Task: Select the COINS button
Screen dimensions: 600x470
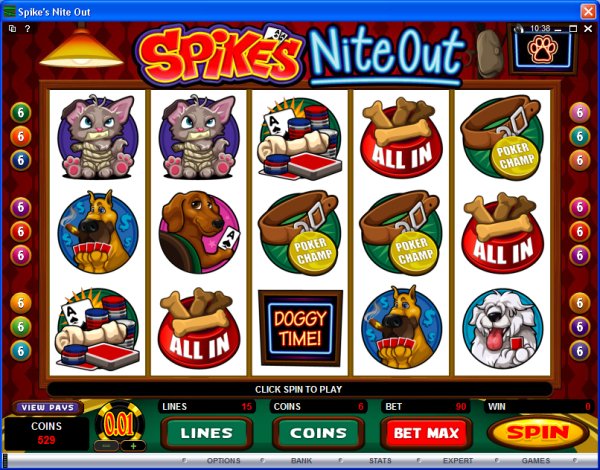Action: (x=317, y=433)
